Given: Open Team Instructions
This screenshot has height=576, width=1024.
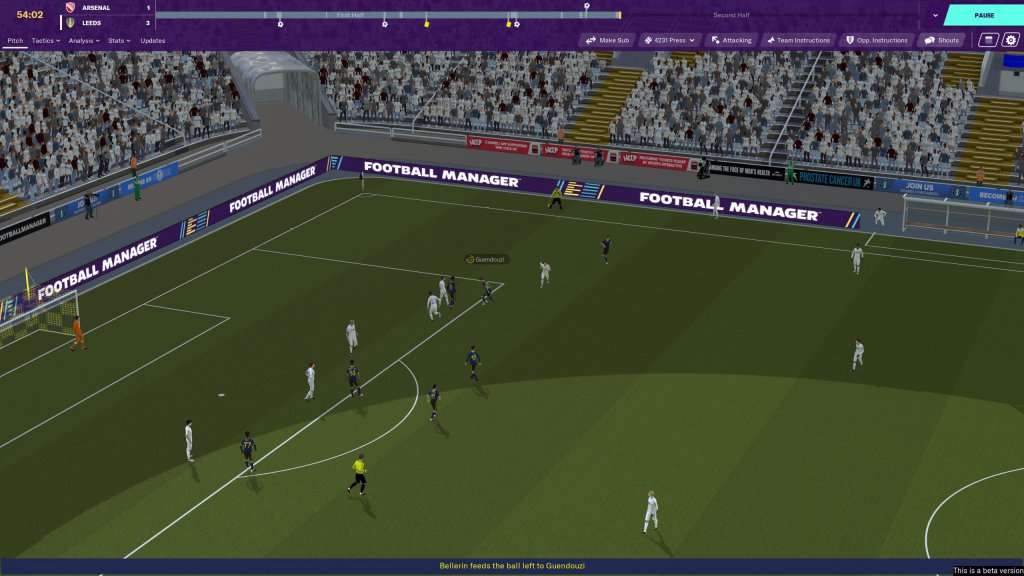Looking at the screenshot, I should 798,41.
